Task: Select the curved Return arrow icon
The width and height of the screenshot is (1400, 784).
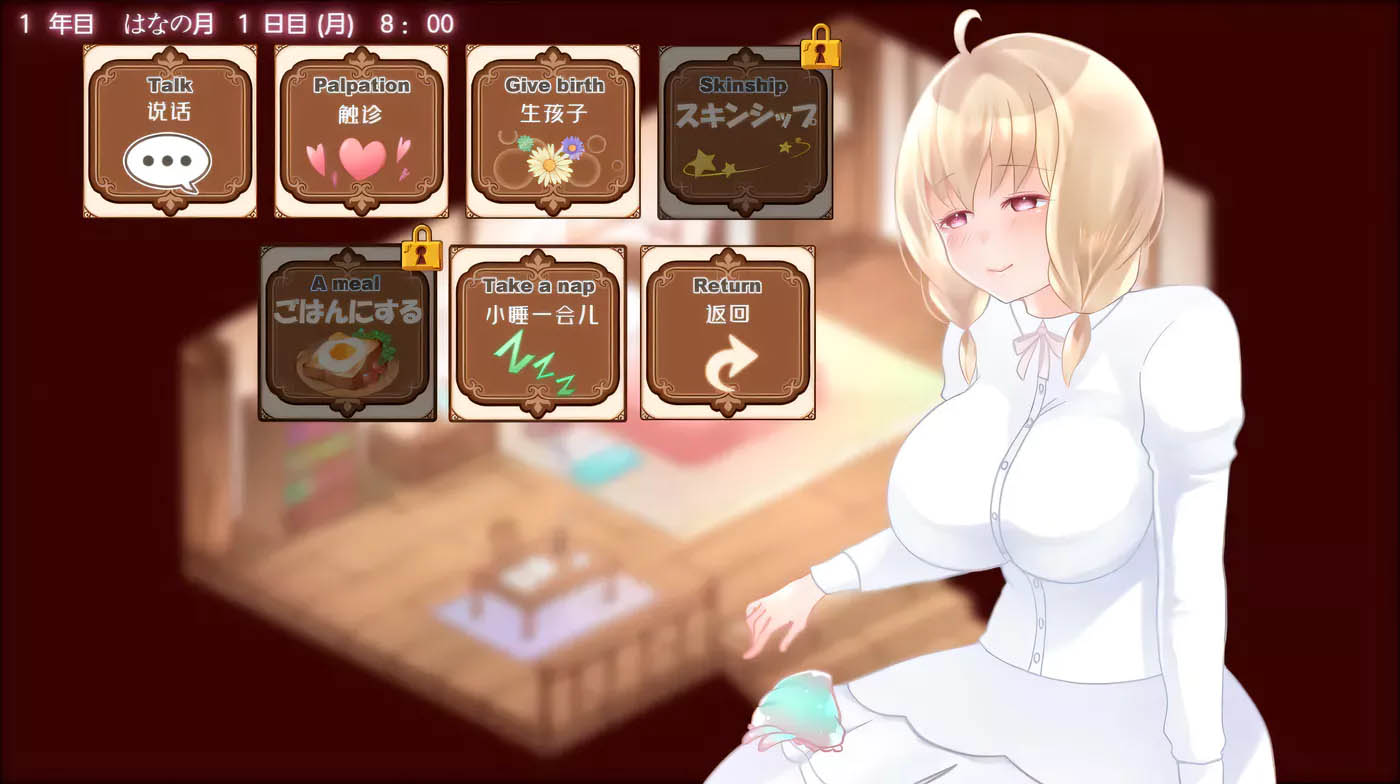Action: [x=727, y=360]
